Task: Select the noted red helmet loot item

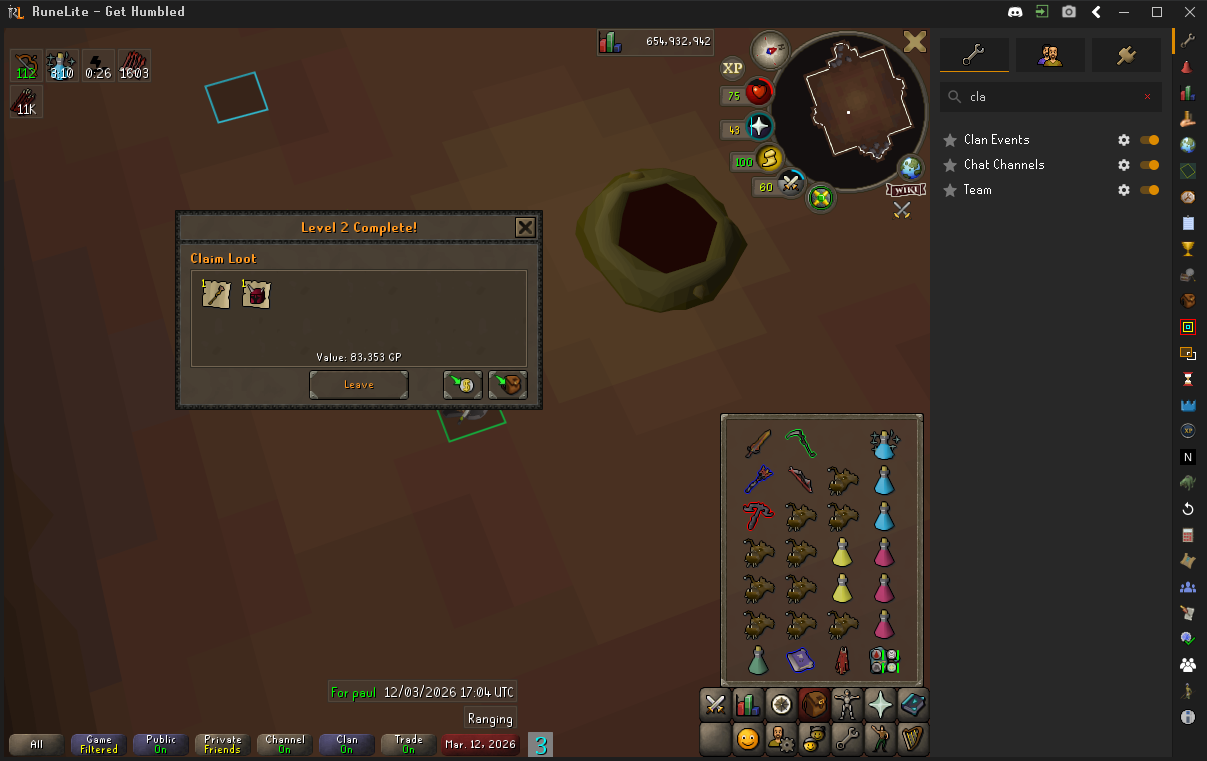Action: [256, 294]
